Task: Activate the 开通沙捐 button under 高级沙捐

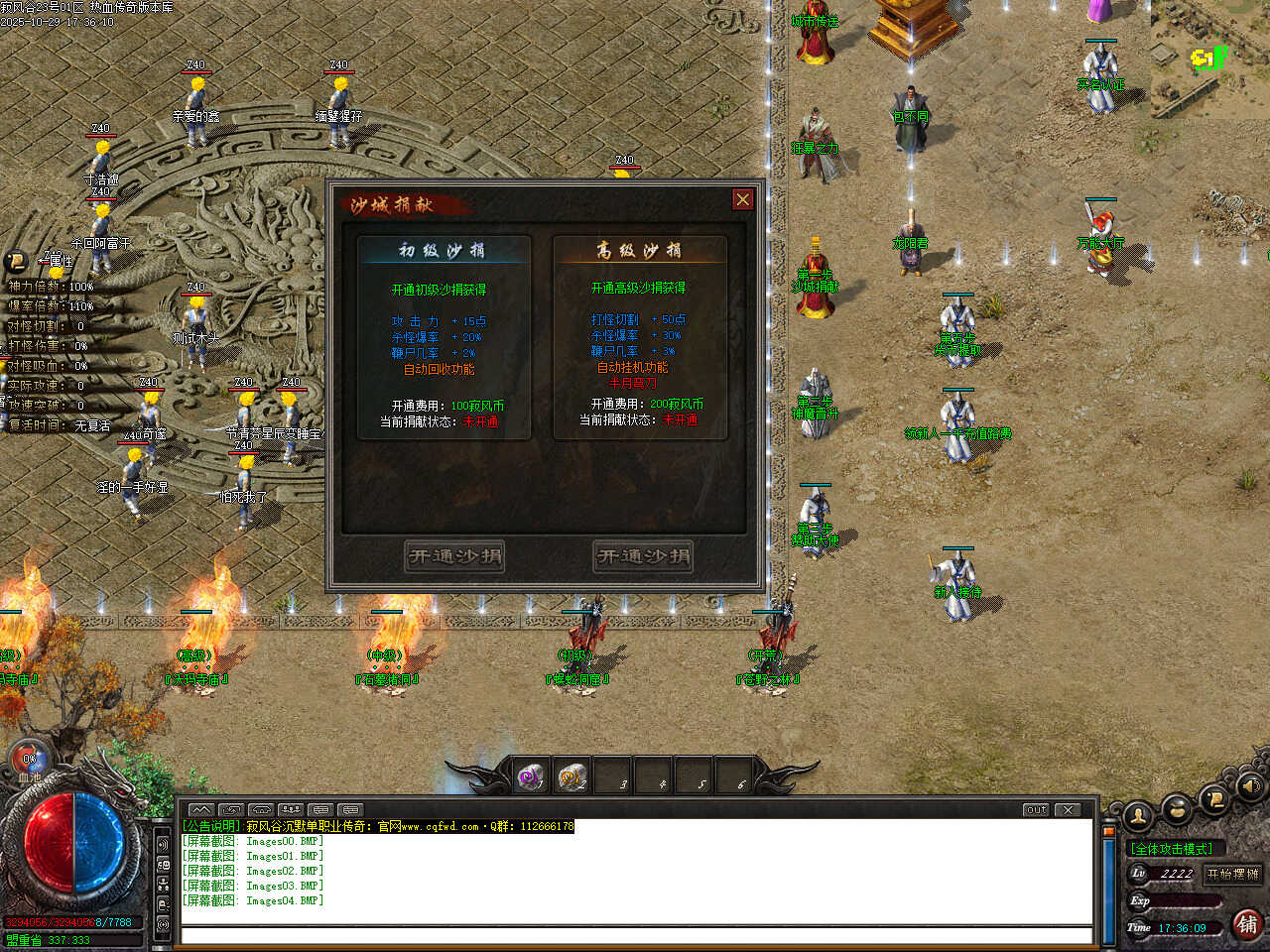Action: coord(643,556)
